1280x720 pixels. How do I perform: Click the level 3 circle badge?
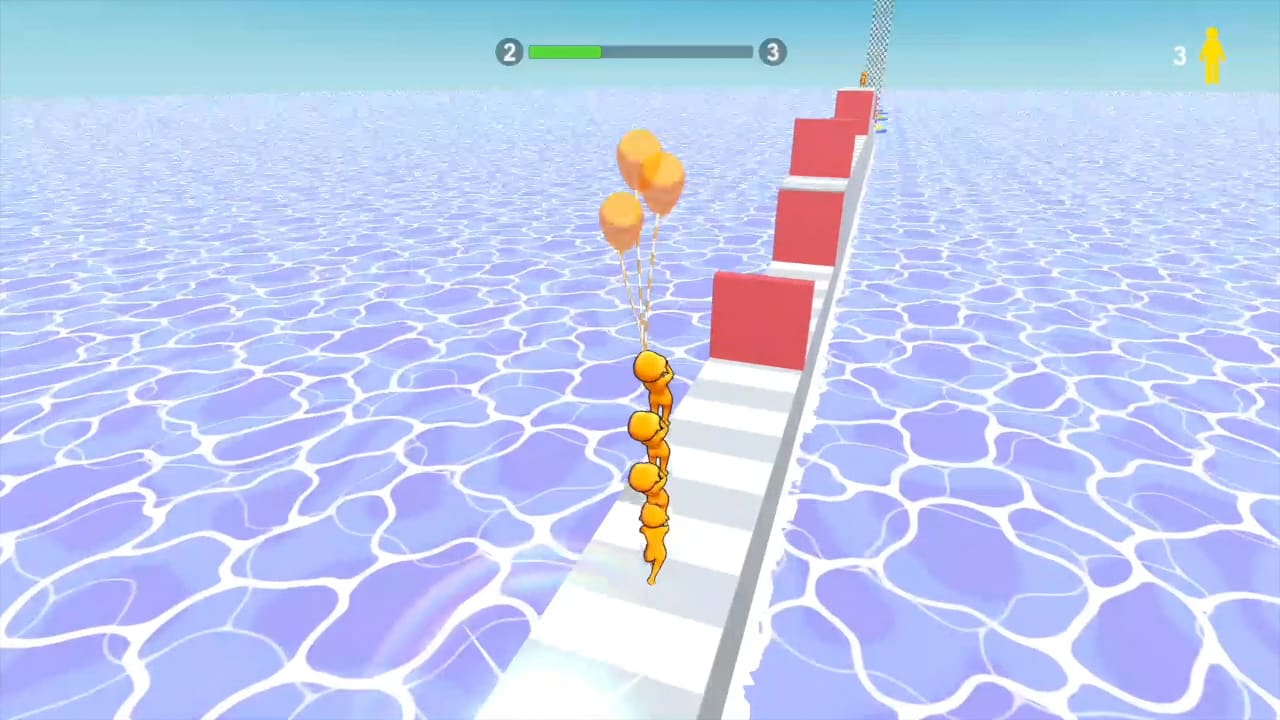tap(772, 52)
